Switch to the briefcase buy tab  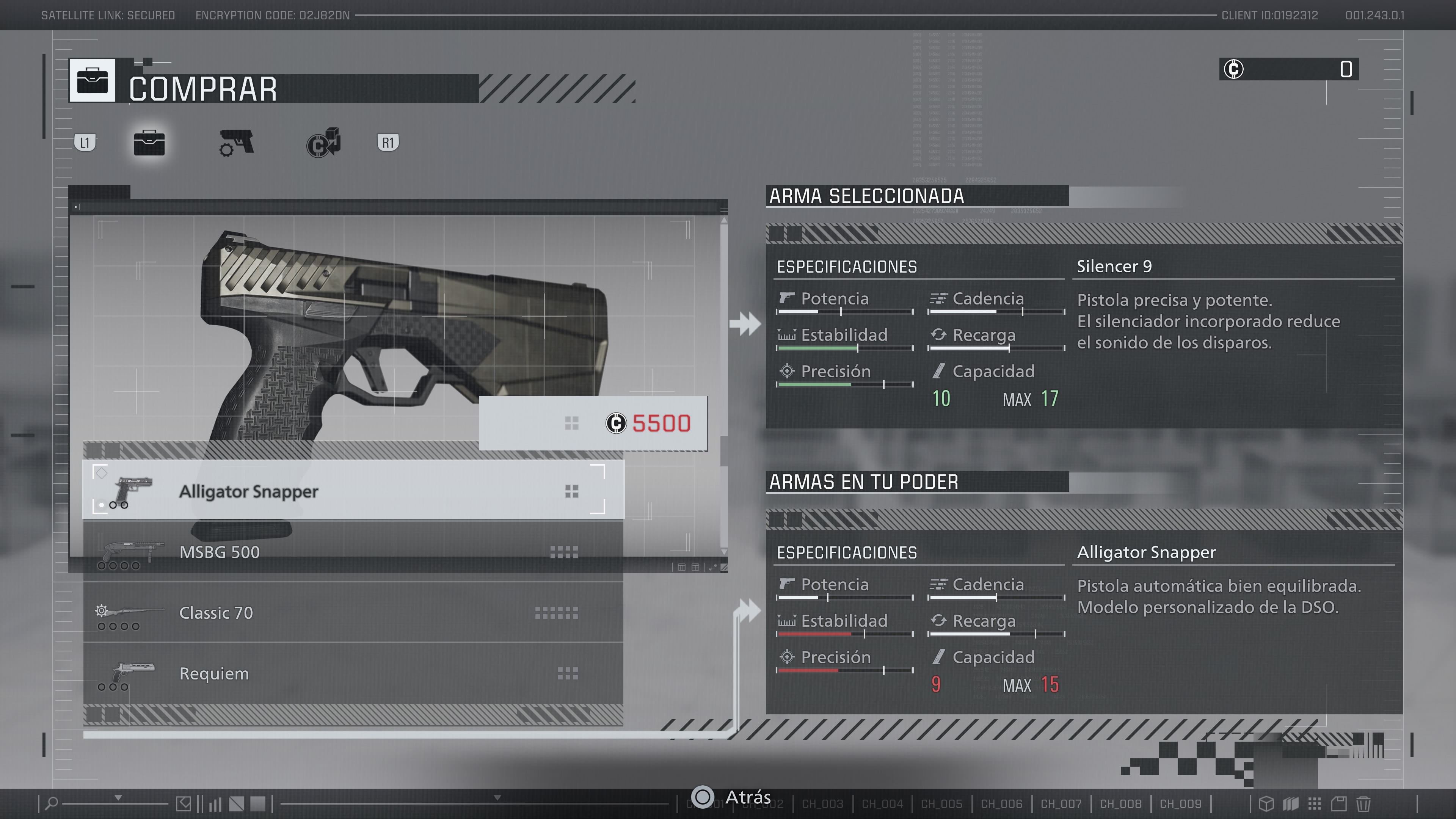click(149, 143)
